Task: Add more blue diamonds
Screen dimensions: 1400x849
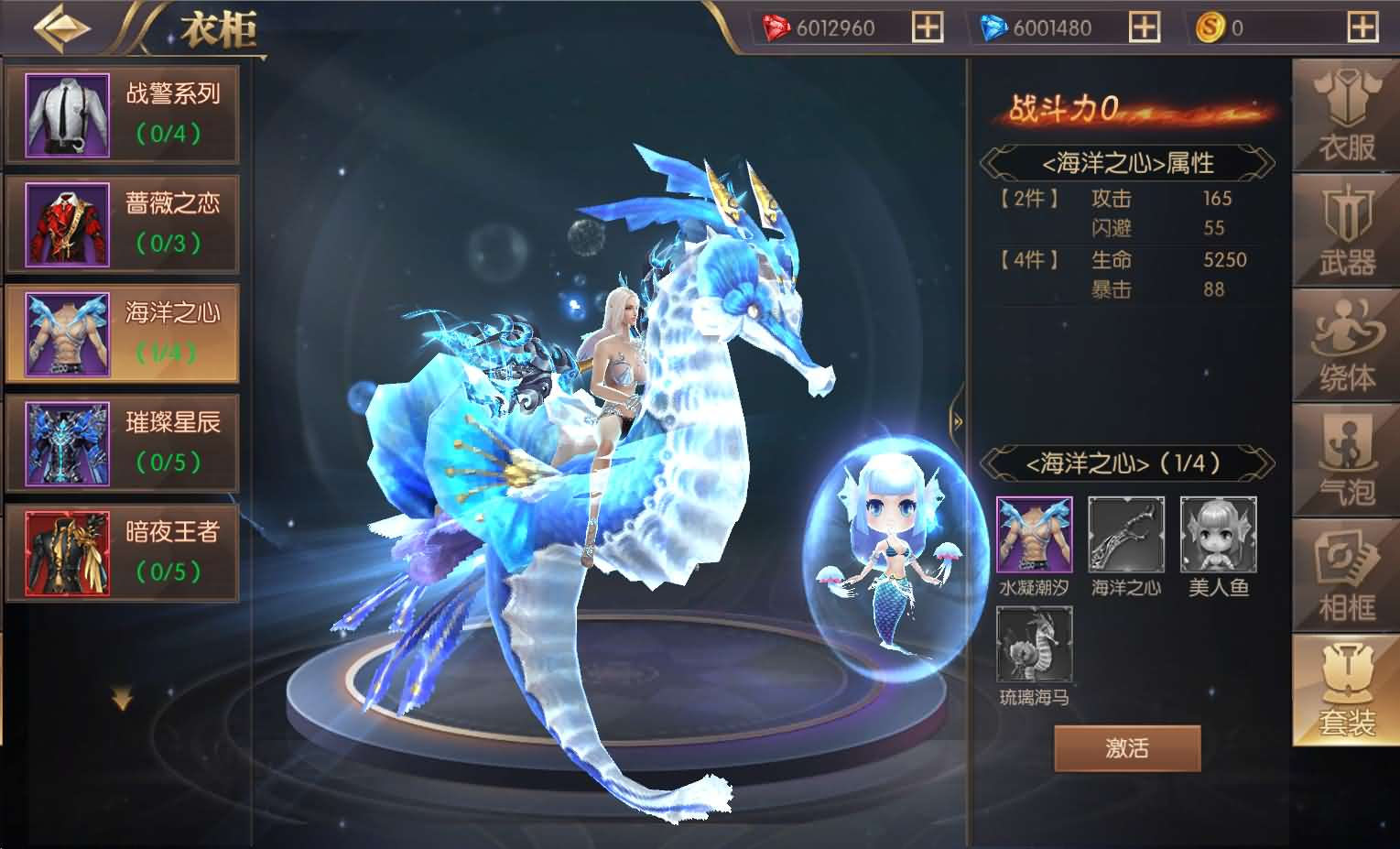Action: [x=1144, y=27]
